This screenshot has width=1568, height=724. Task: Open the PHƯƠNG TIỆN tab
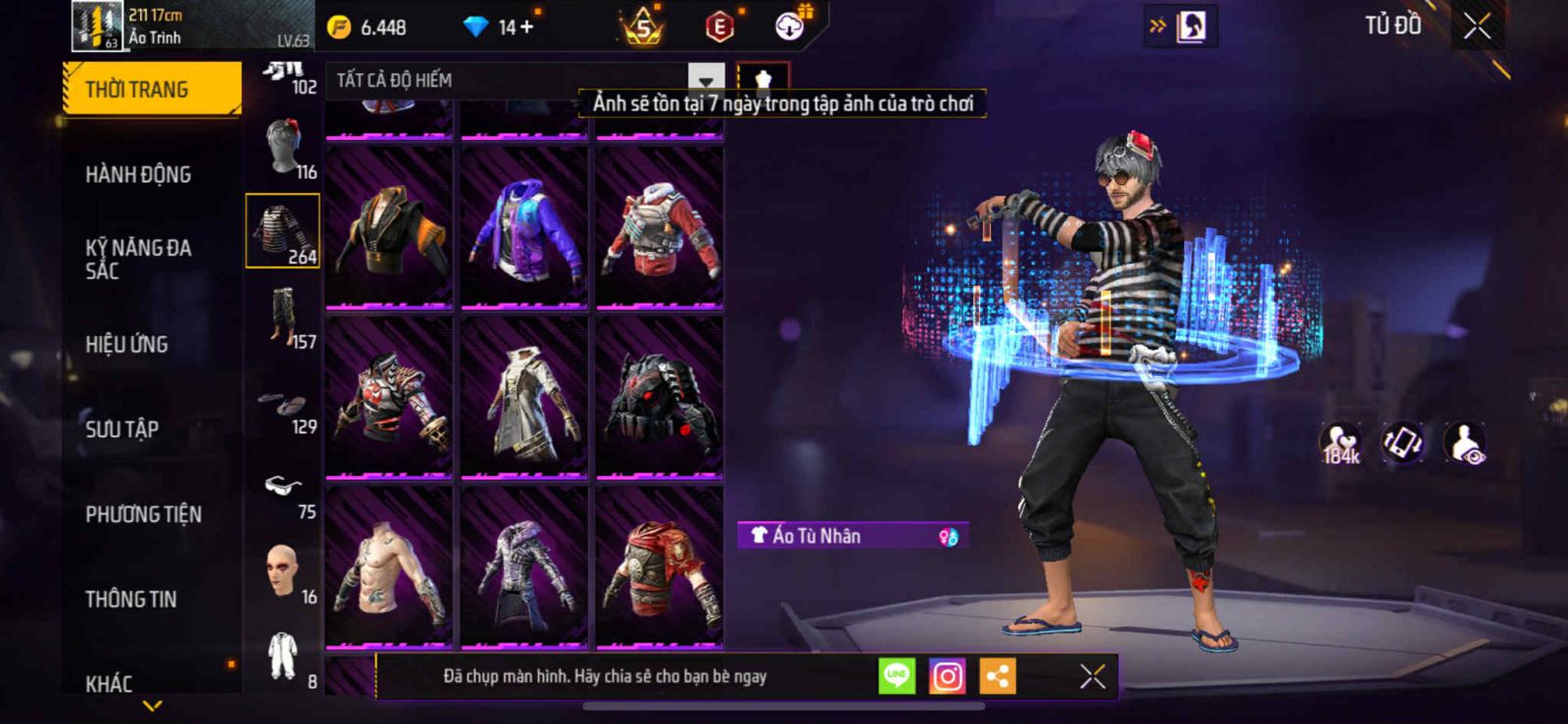point(143,514)
